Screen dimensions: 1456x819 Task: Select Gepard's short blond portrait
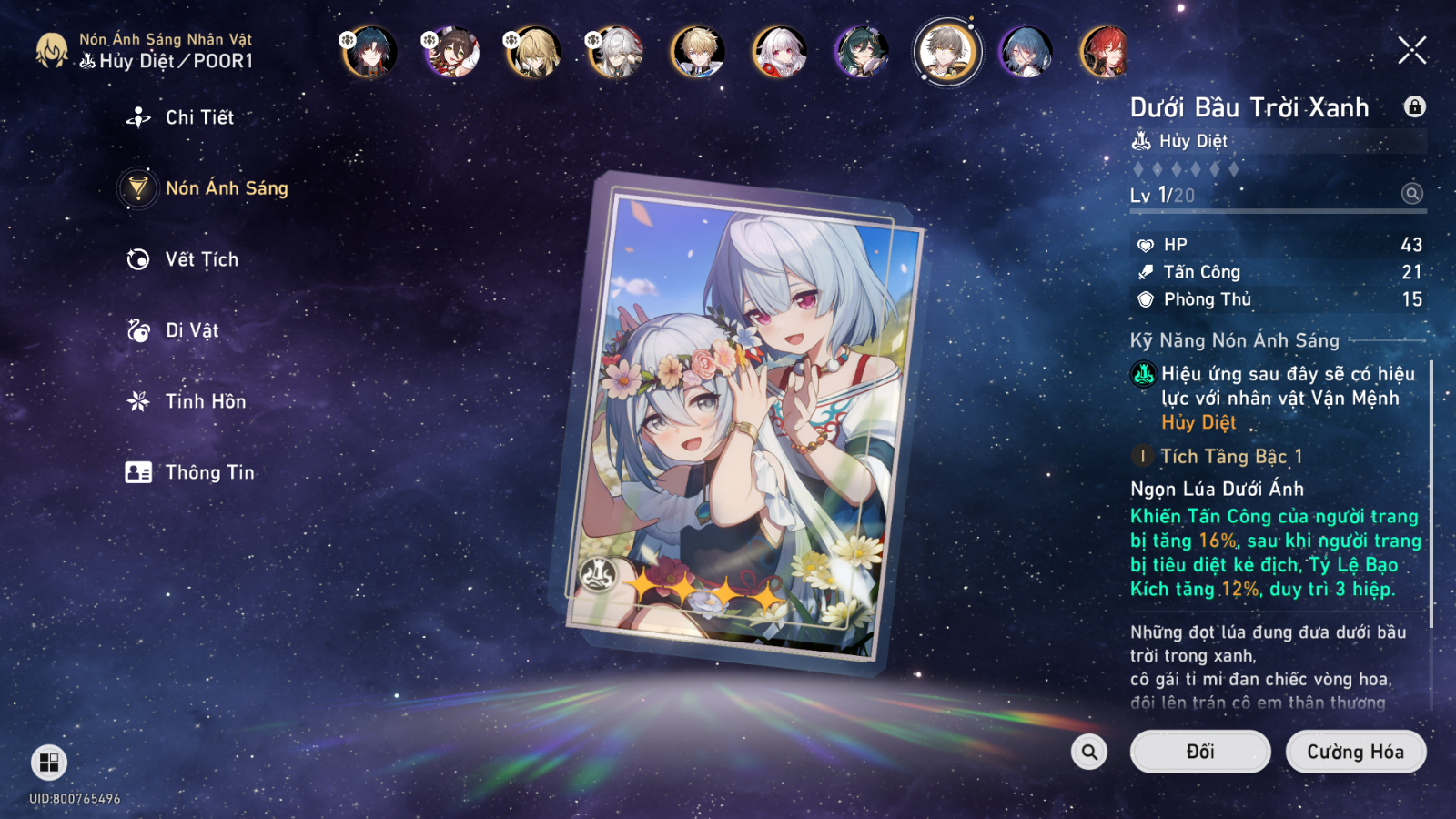point(698,51)
